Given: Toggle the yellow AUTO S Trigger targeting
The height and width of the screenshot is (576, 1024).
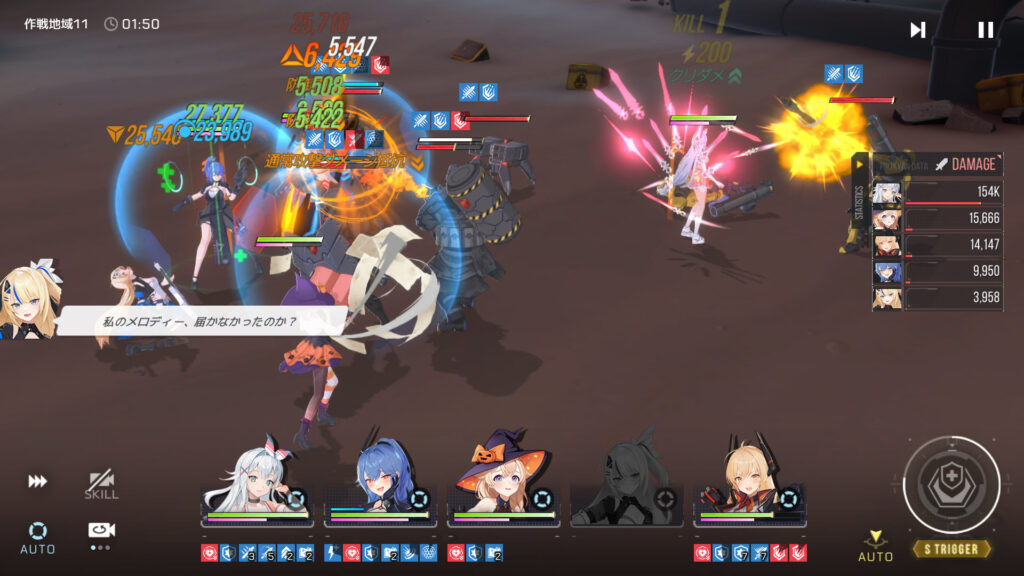Looking at the screenshot, I should [876, 545].
